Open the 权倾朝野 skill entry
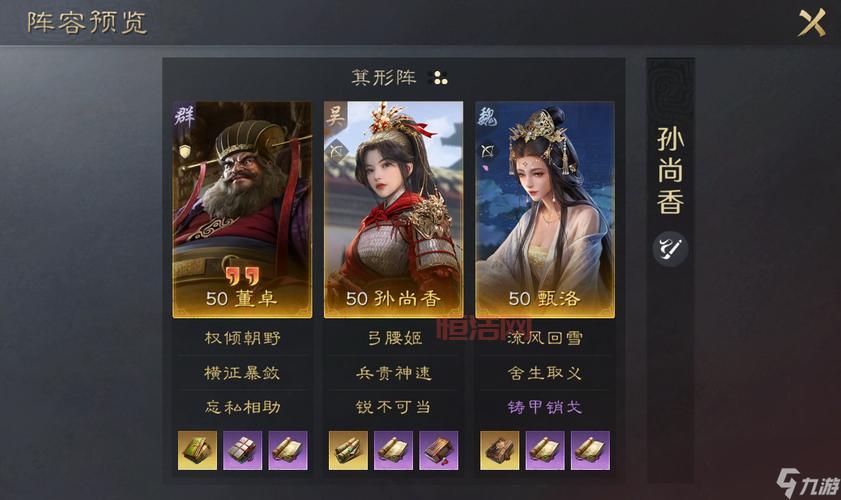The width and height of the screenshot is (841, 500). [242, 339]
